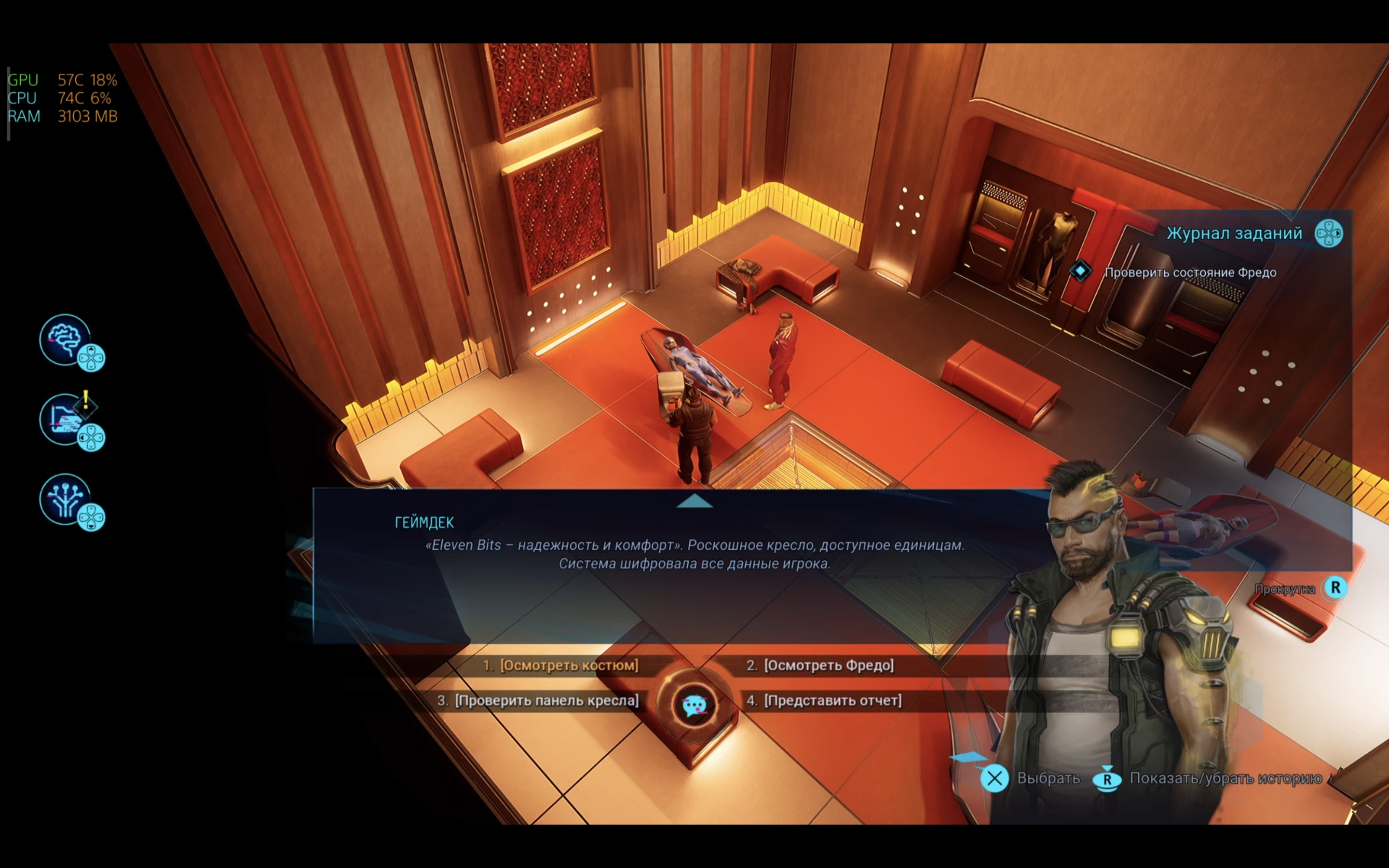Viewport: 1389px width, 868px height.
Task: Open the data folder icon with alert
Action: tap(66, 420)
